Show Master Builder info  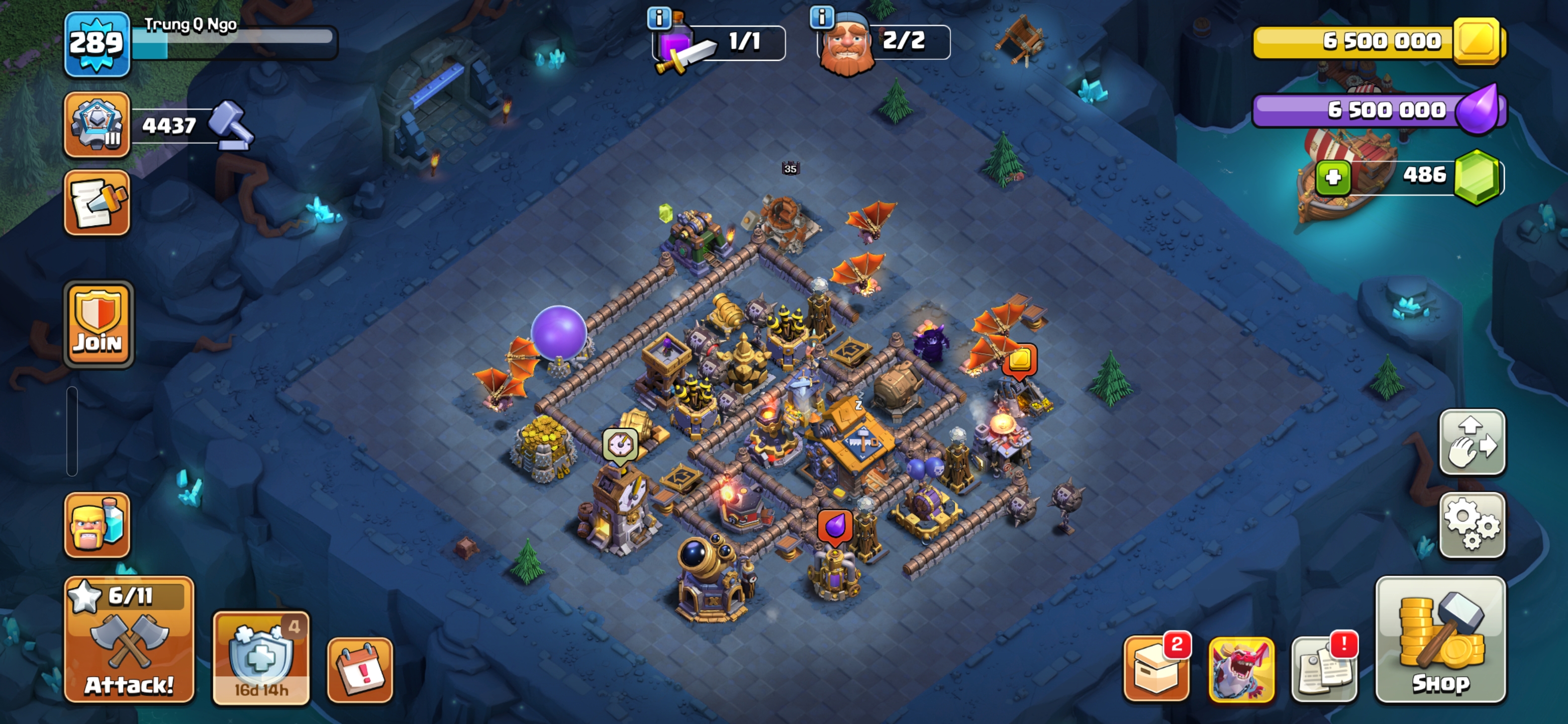click(x=822, y=17)
